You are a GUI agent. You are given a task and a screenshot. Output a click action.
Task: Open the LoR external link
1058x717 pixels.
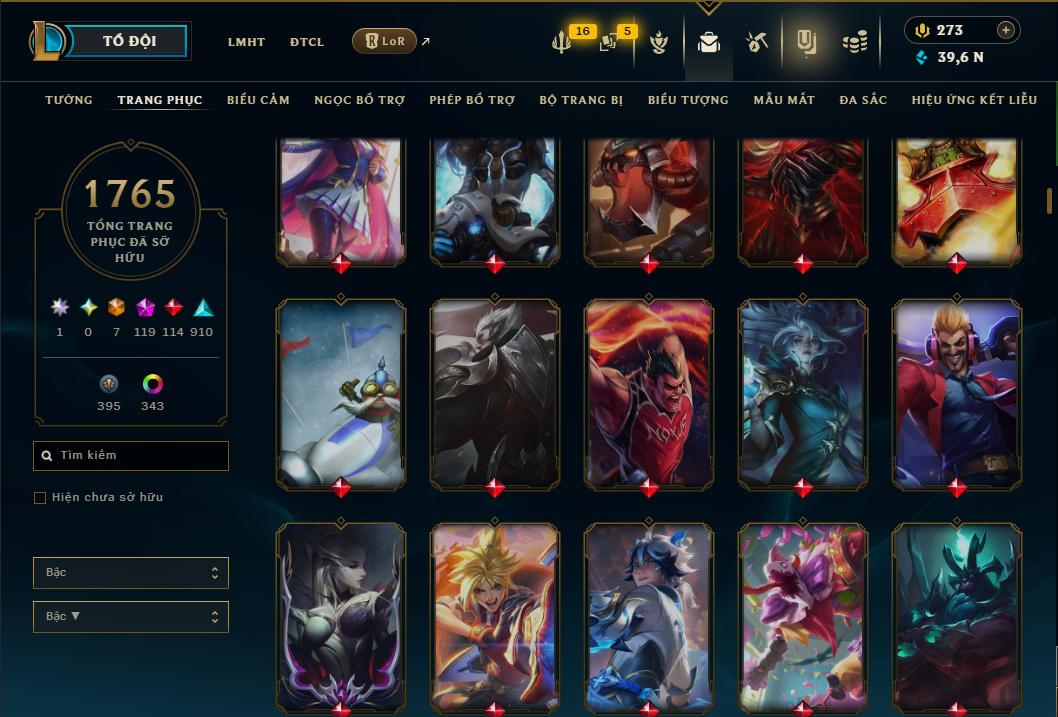pos(385,41)
